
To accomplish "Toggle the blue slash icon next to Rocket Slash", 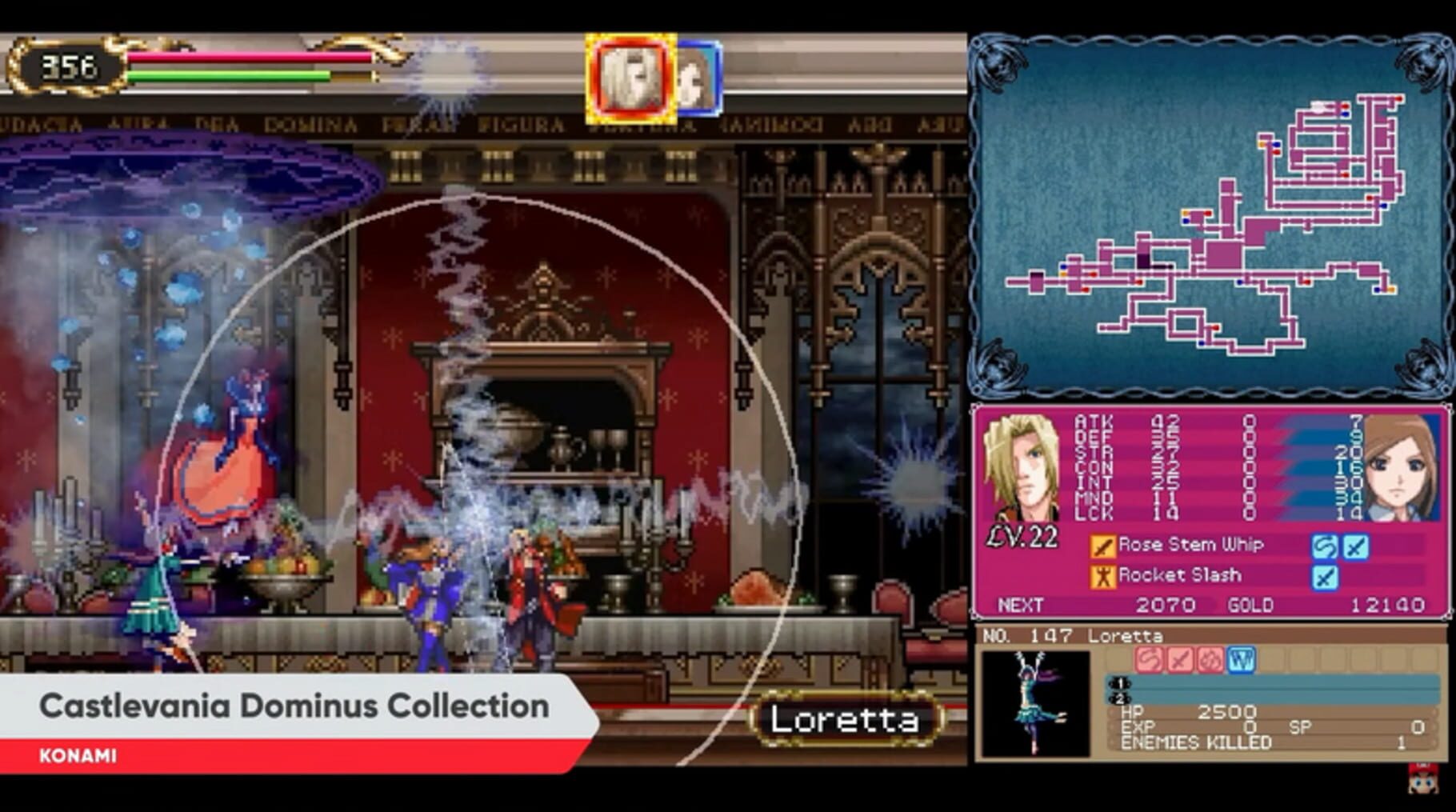I will (x=1326, y=577).
